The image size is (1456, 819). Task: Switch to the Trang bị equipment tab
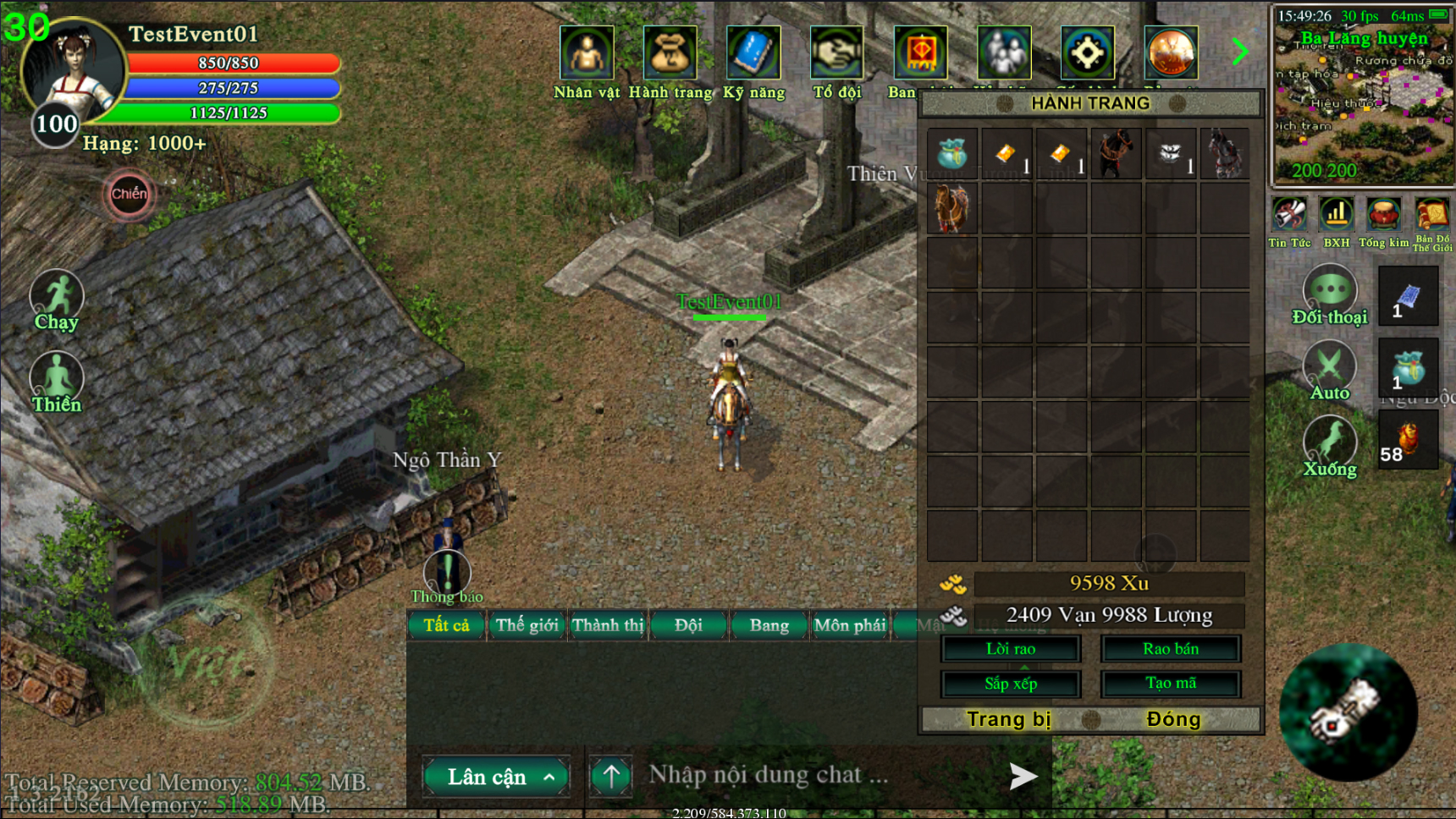(1008, 719)
